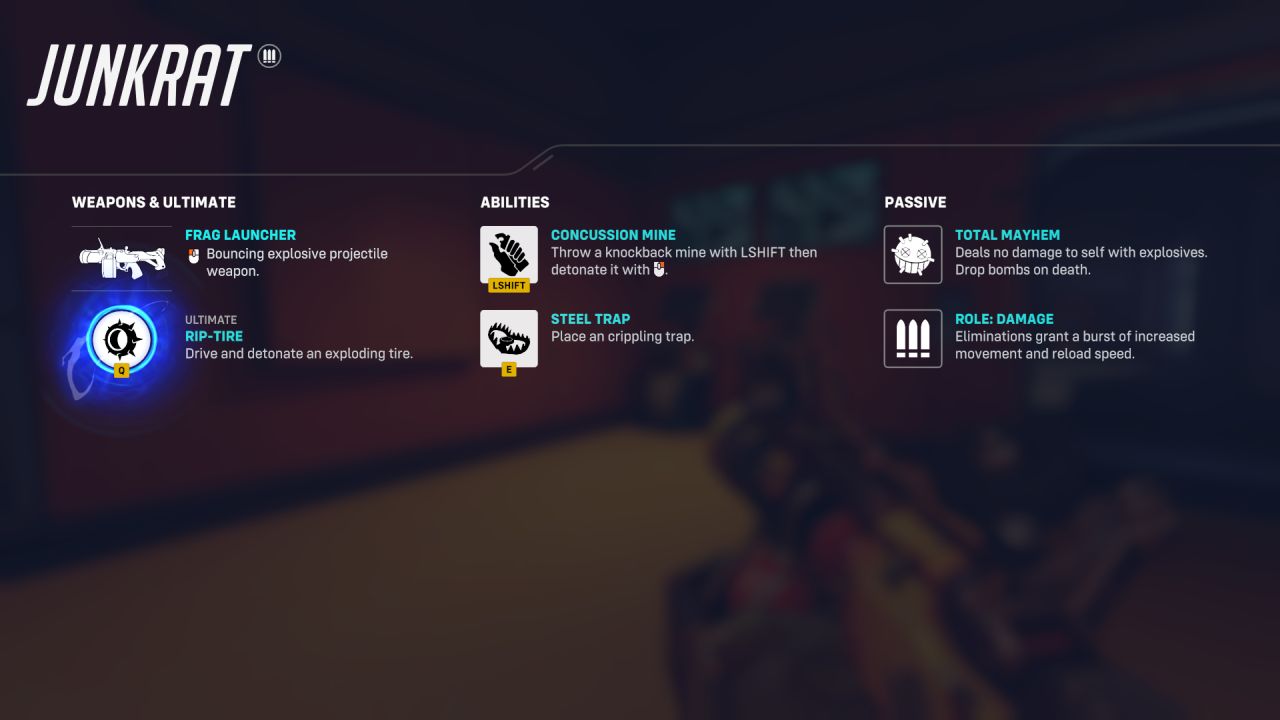Click the PASSIVE section header

click(915, 202)
